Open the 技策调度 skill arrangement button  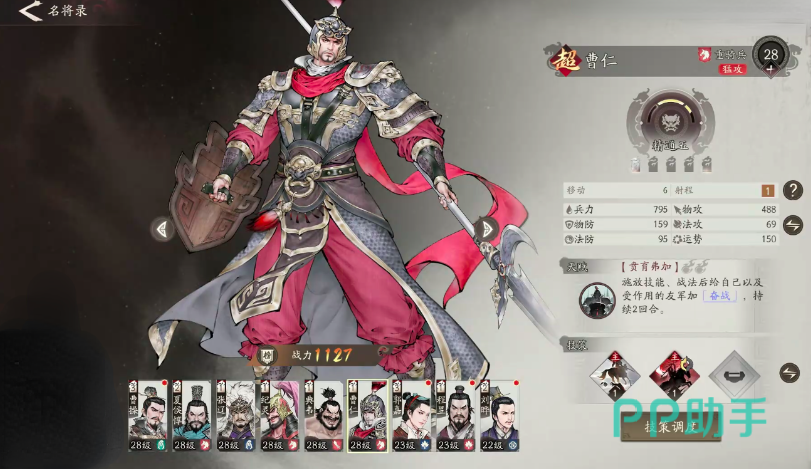click(667, 426)
